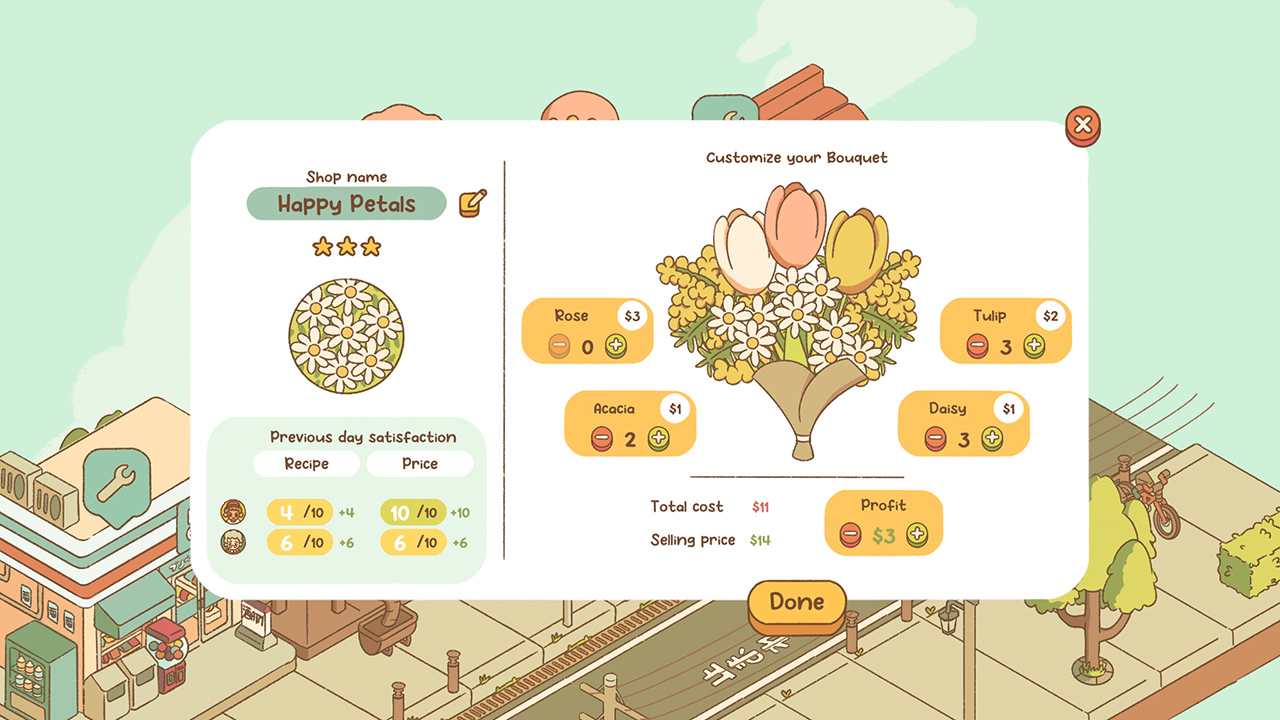The image size is (1280, 720).
Task: Remove an Acacia with minus icon
Action: 602,440
